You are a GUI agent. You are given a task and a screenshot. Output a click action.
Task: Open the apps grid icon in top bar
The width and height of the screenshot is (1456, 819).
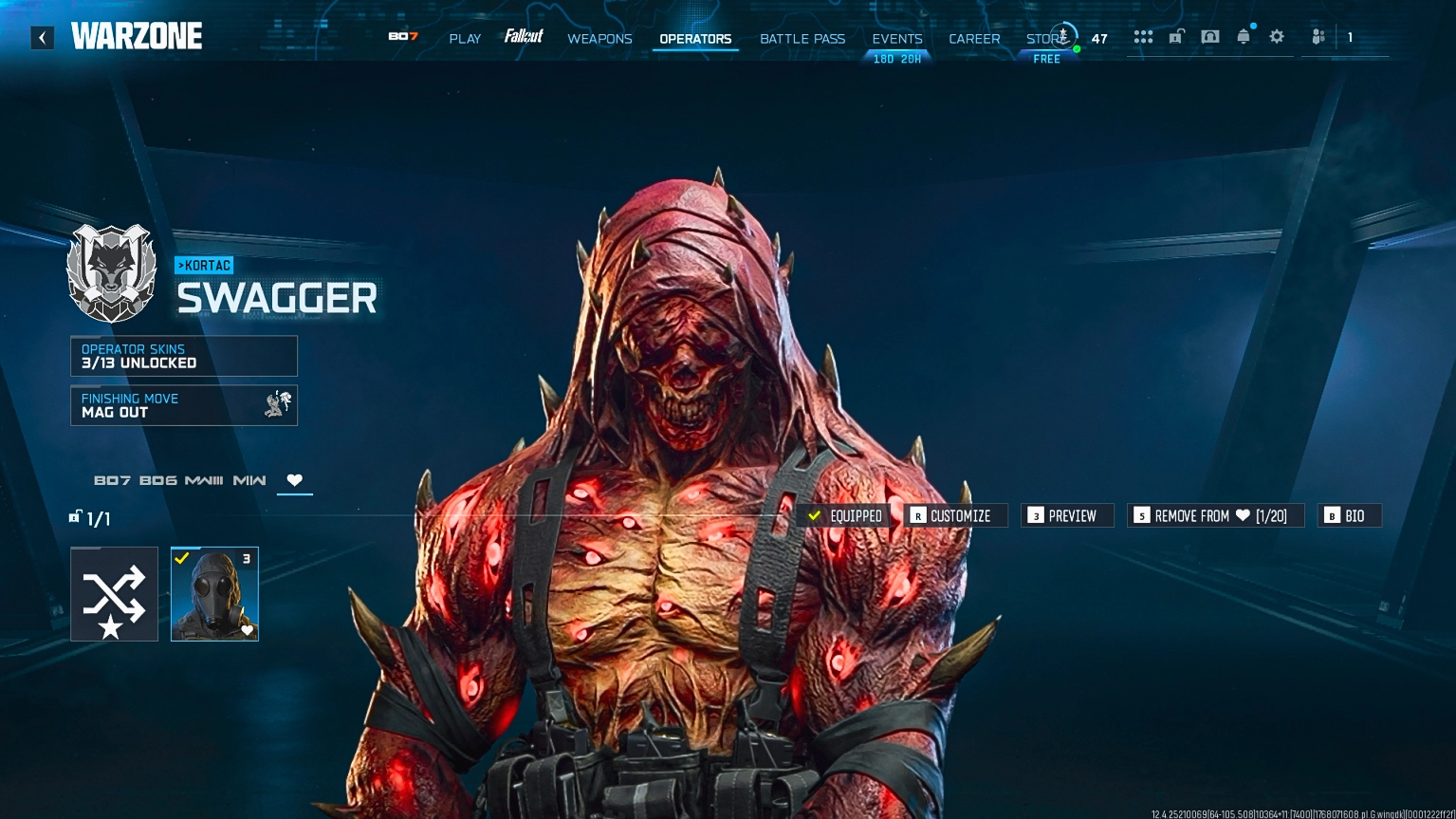pyautogui.click(x=1143, y=36)
